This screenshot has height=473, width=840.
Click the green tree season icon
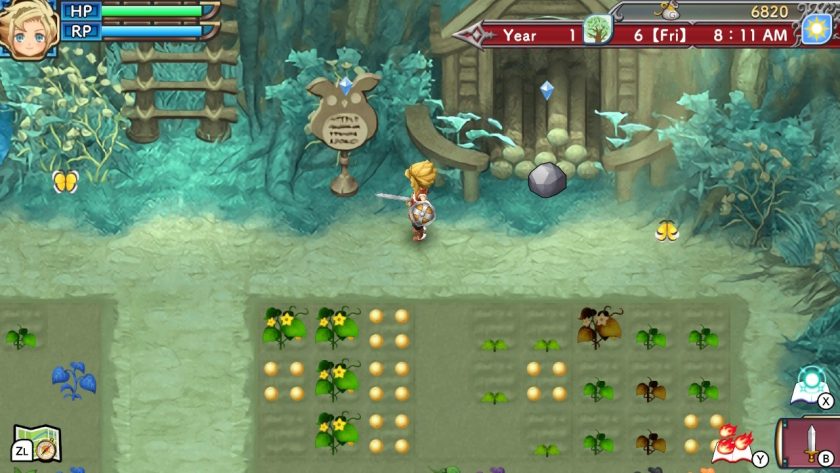pos(597,29)
